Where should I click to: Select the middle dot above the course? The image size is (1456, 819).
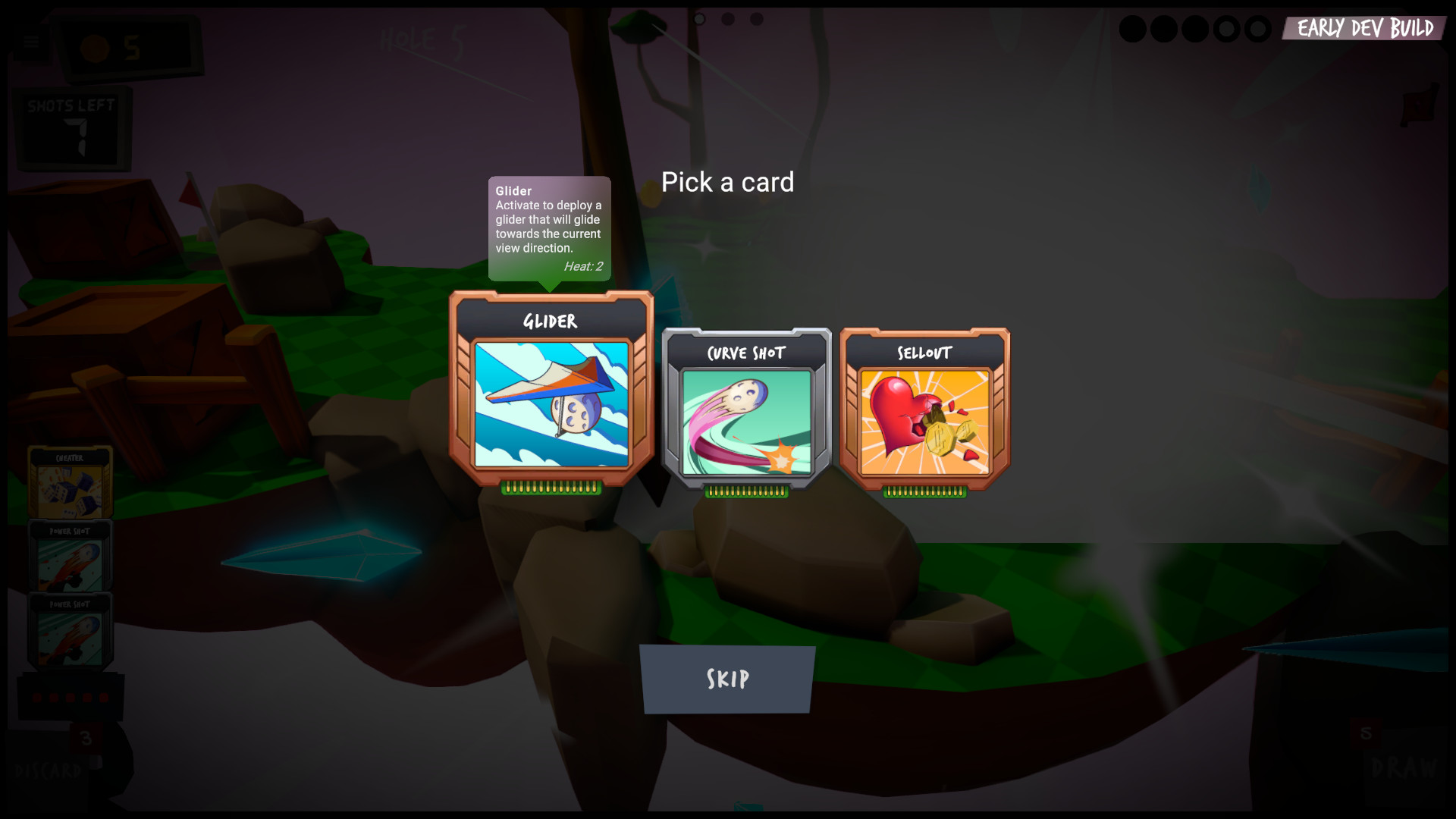pos(729,19)
